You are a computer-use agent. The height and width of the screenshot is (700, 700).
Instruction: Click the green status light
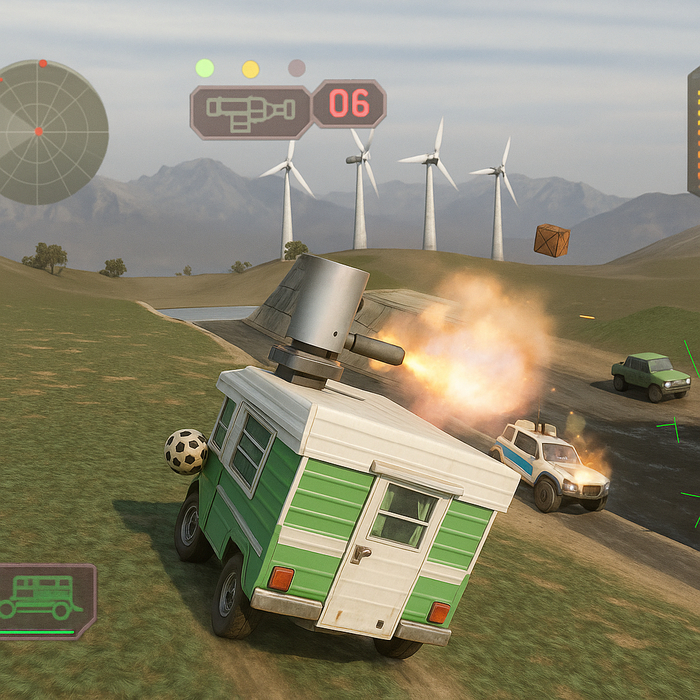click(x=204, y=68)
